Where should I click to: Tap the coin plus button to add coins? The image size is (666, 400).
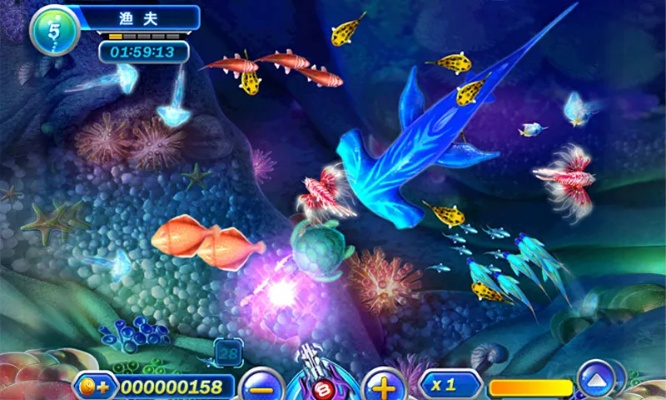tap(95, 386)
